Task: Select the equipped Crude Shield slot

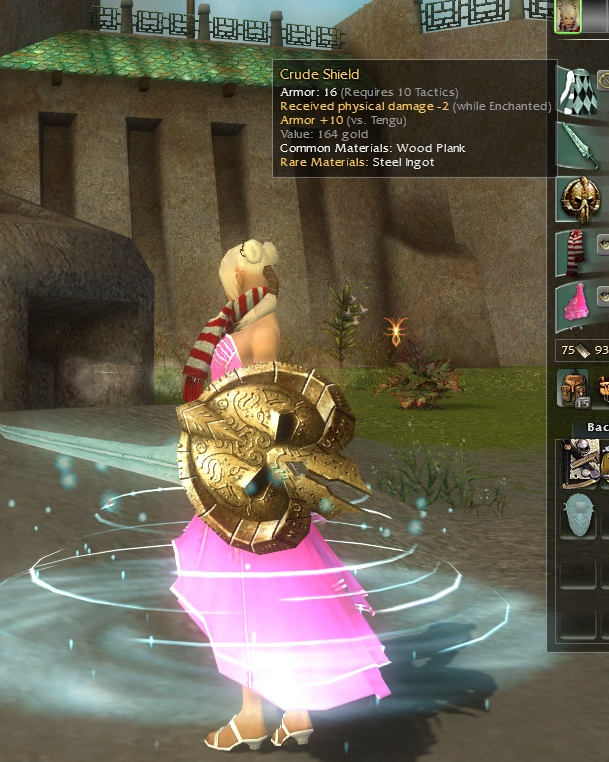Action: click(x=579, y=199)
